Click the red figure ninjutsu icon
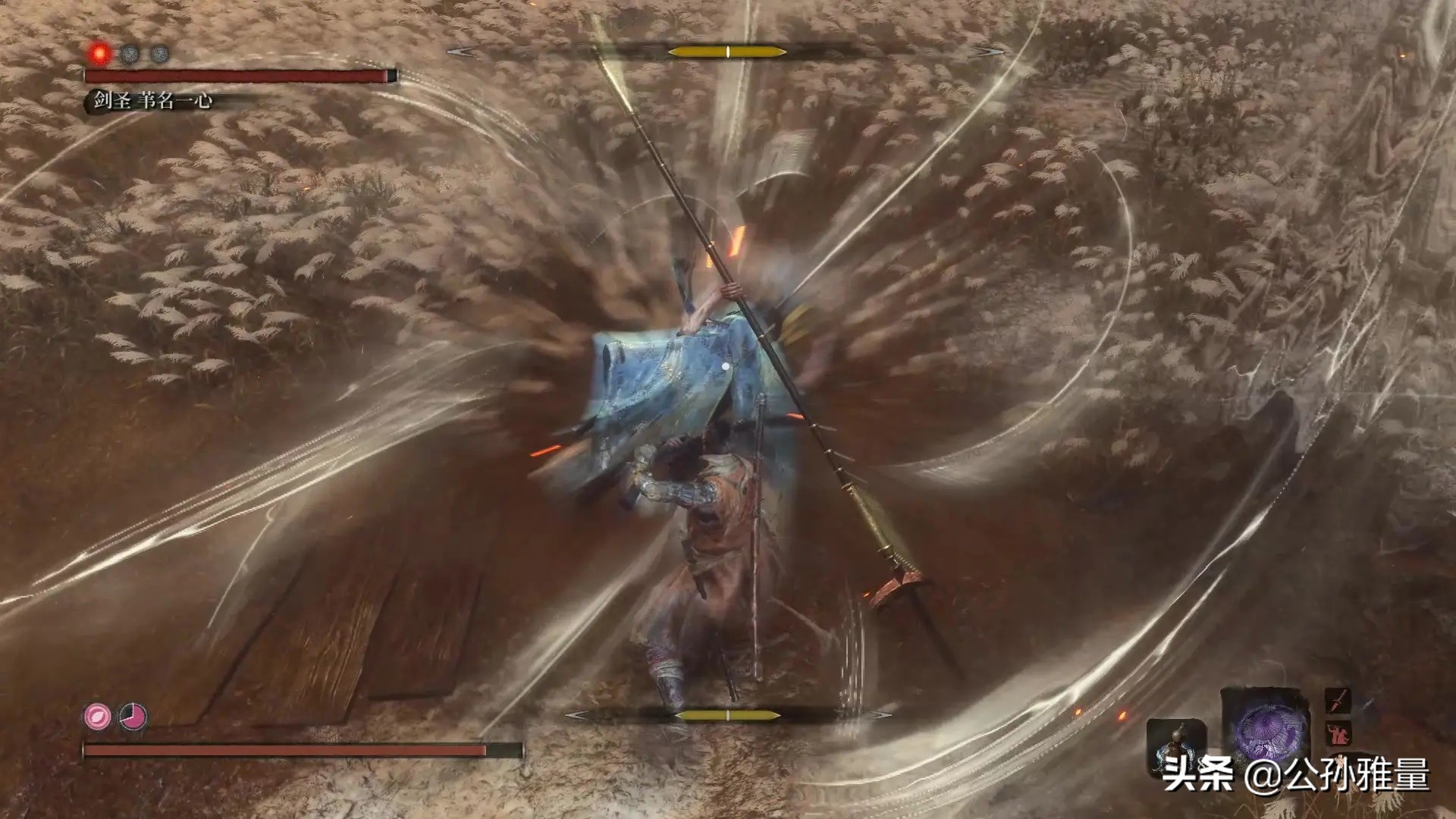Image resolution: width=1456 pixels, height=819 pixels. [1339, 734]
